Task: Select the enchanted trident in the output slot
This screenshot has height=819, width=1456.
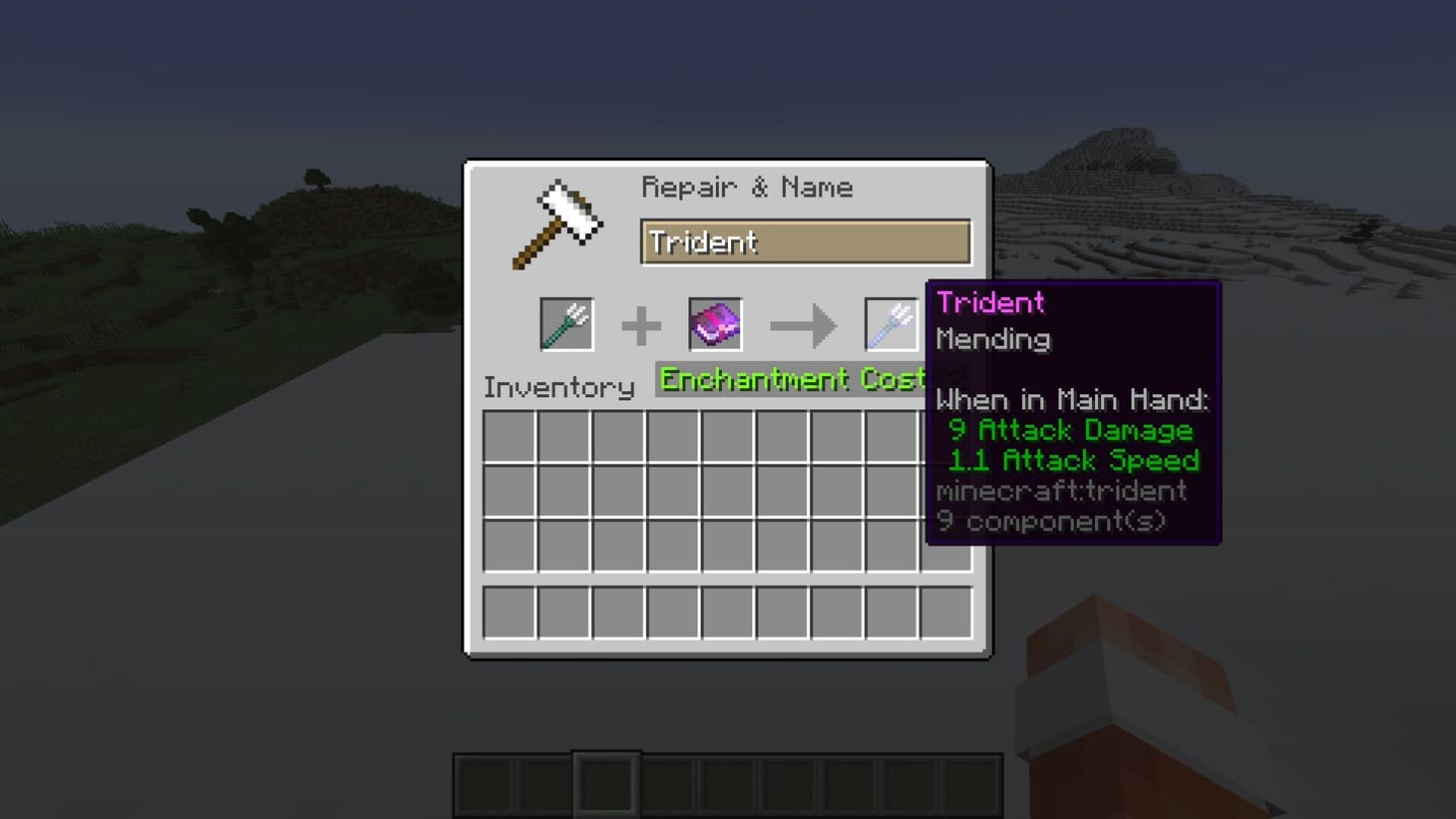Action: pos(894,323)
